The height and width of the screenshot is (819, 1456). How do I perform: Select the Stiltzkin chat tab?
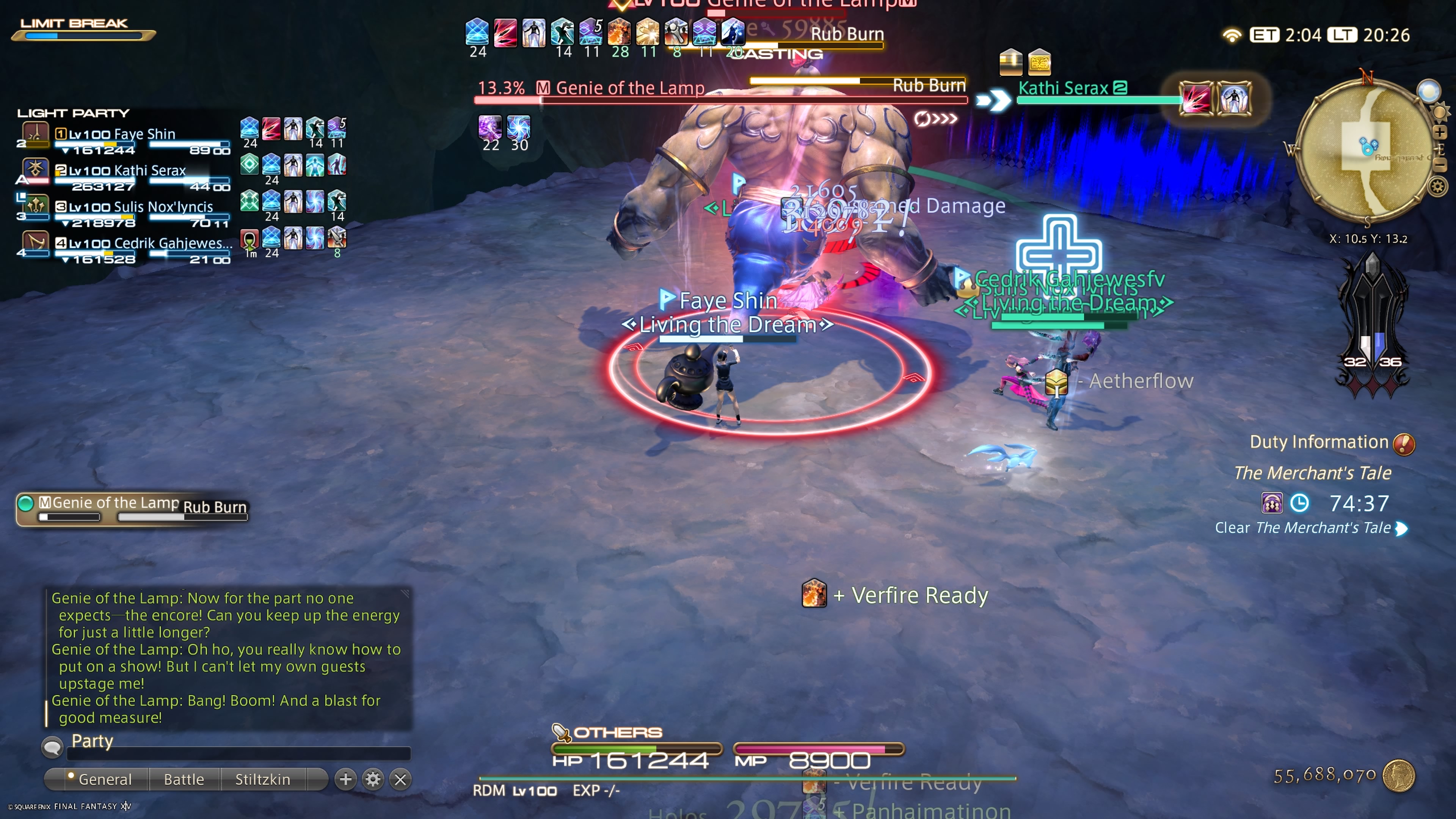(x=262, y=779)
